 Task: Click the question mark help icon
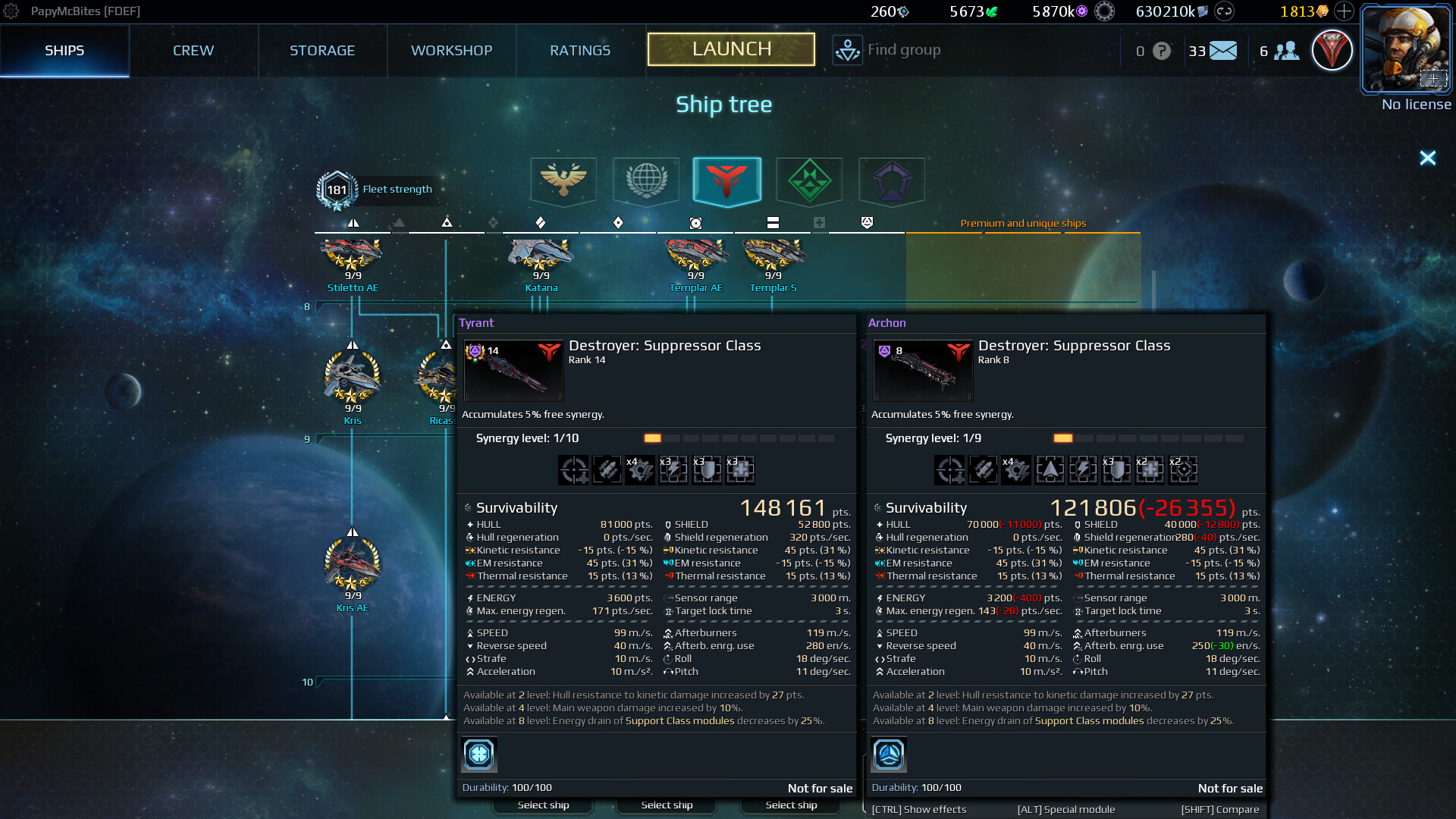point(1160,50)
